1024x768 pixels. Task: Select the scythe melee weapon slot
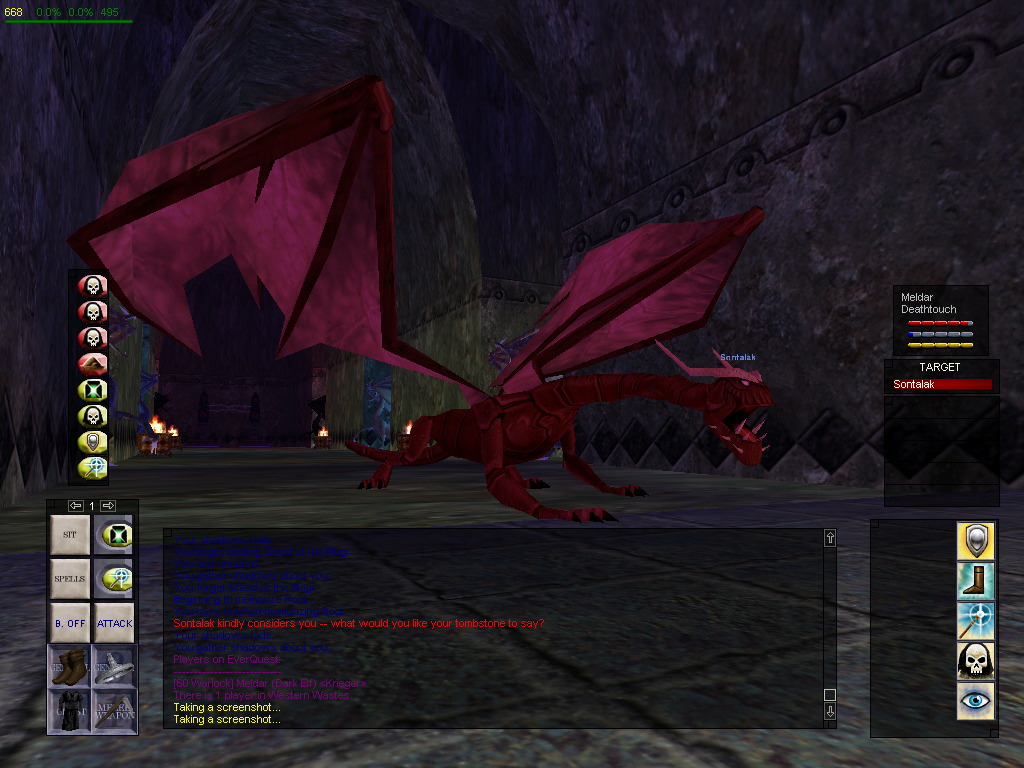point(114,711)
